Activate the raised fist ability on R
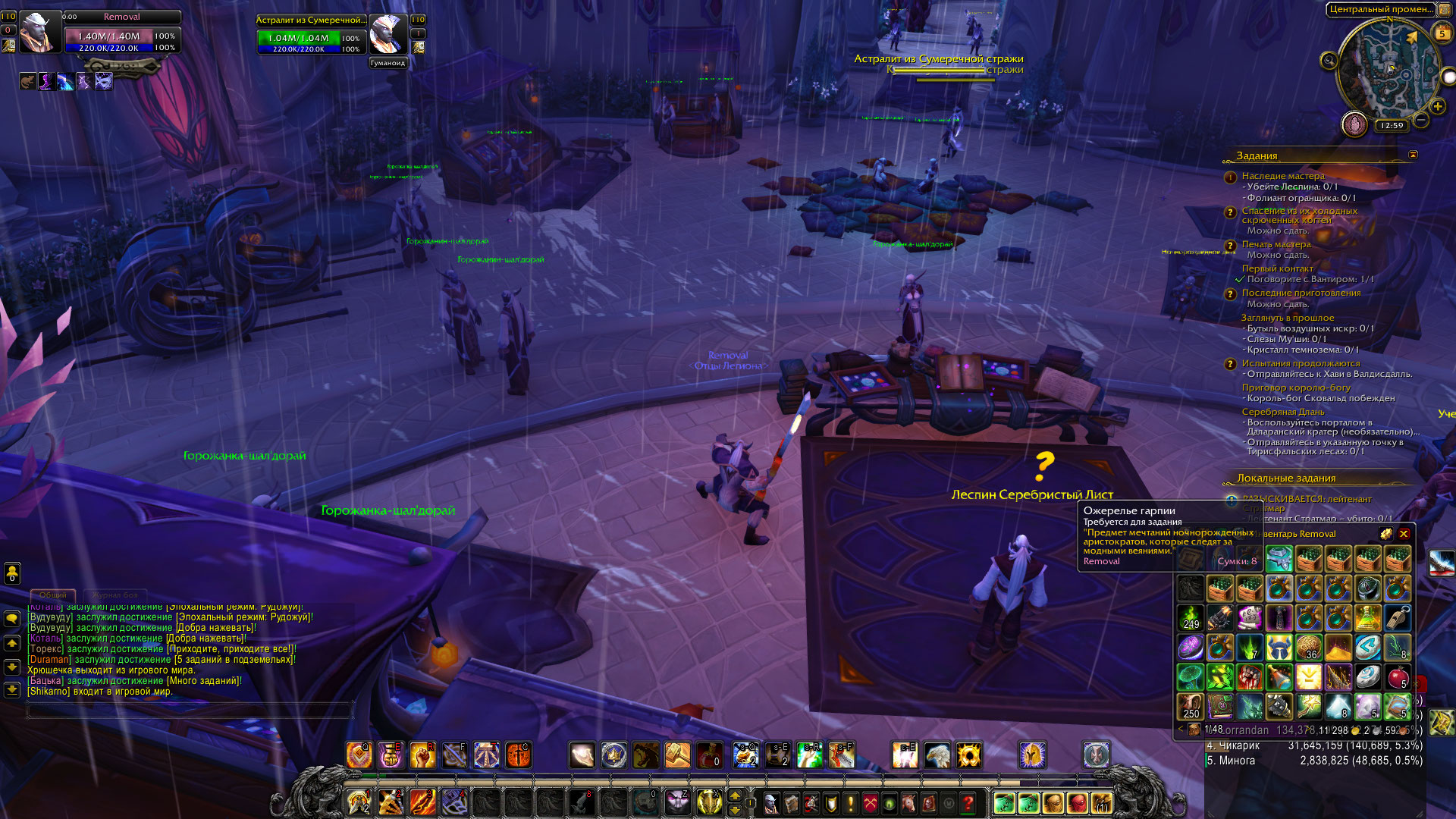 click(x=422, y=755)
